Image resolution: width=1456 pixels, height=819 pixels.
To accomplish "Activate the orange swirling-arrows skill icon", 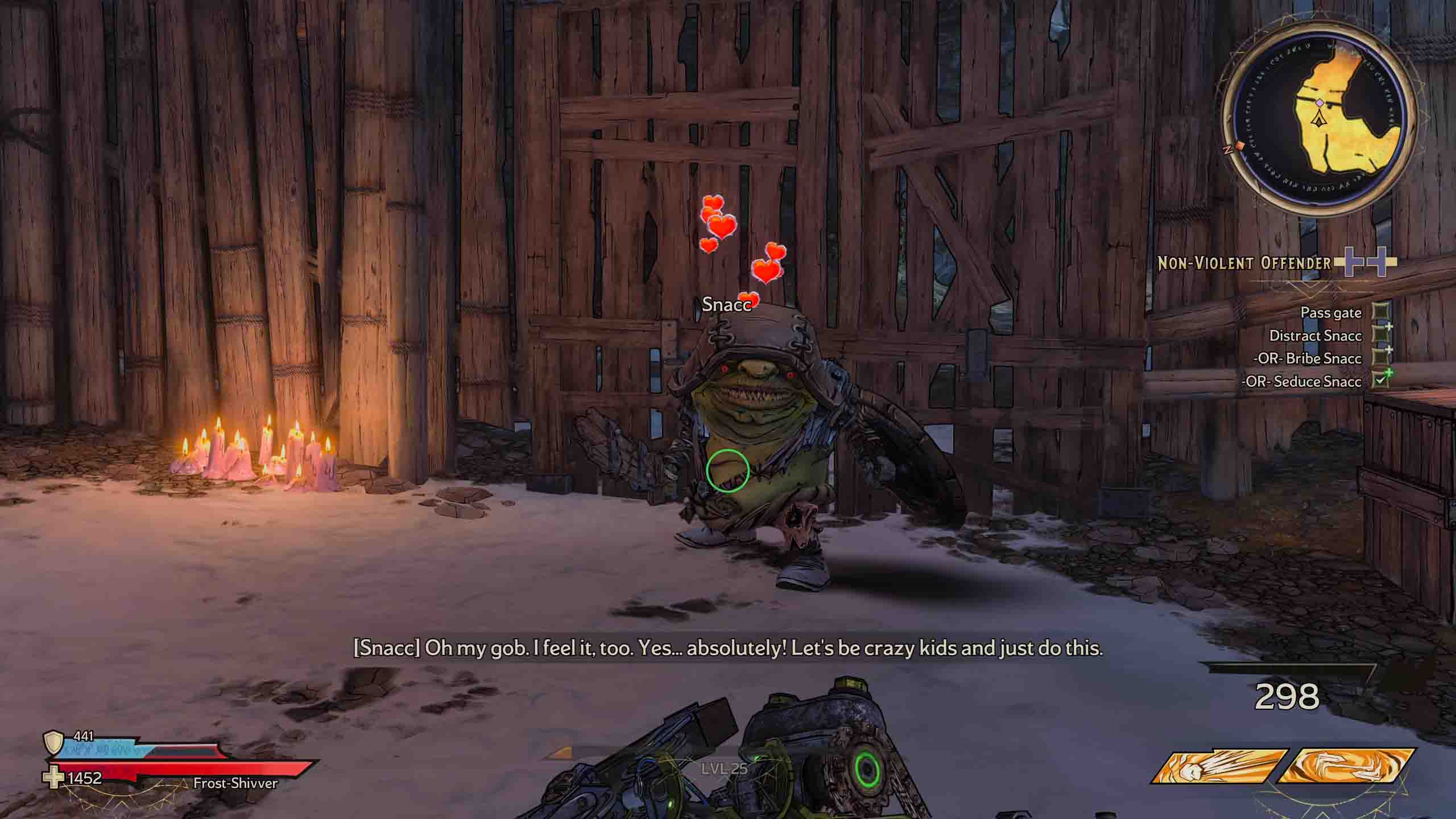I will click(x=1346, y=766).
